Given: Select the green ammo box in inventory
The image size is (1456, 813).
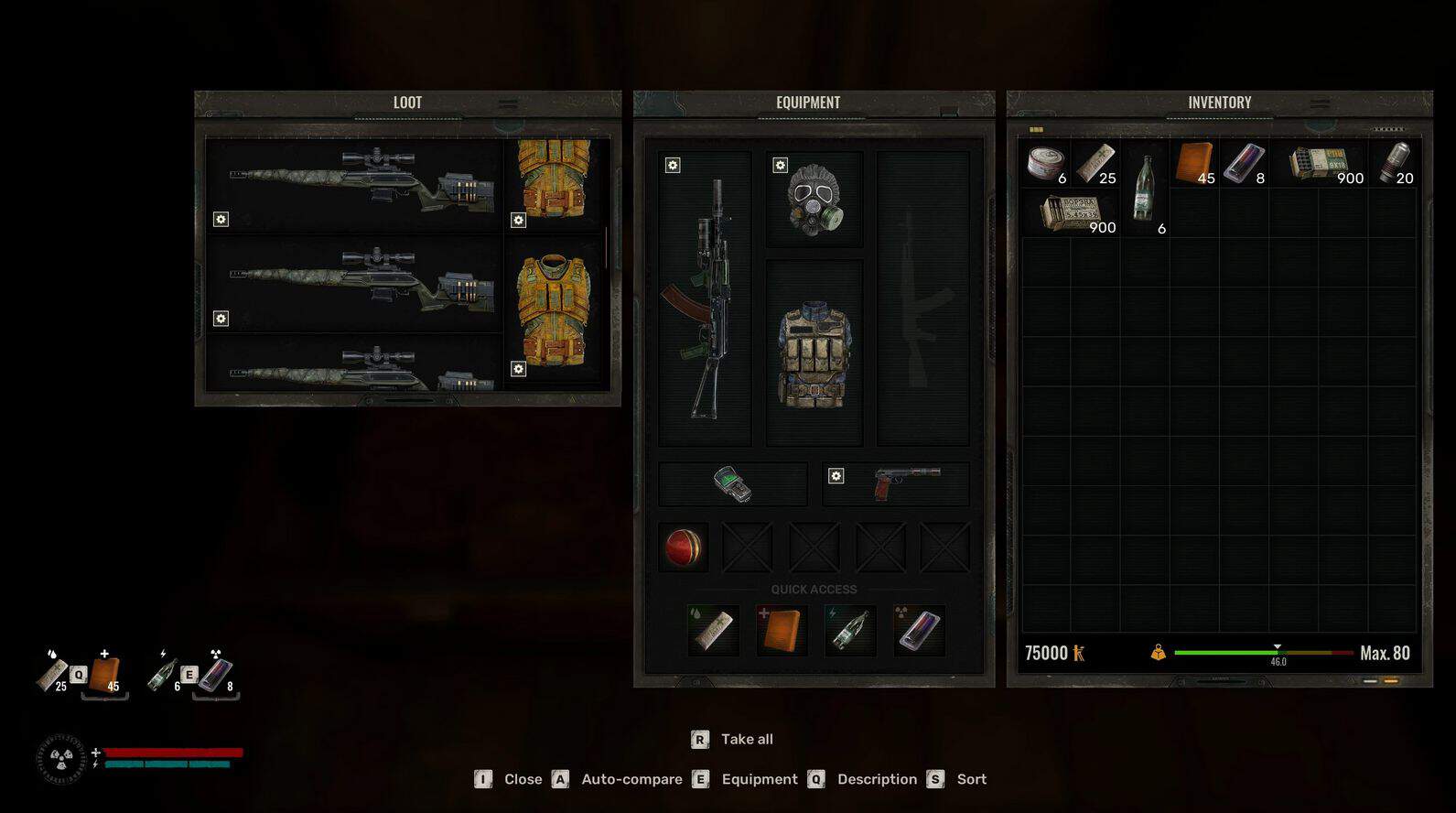Looking at the screenshot, I should 1318,164.
